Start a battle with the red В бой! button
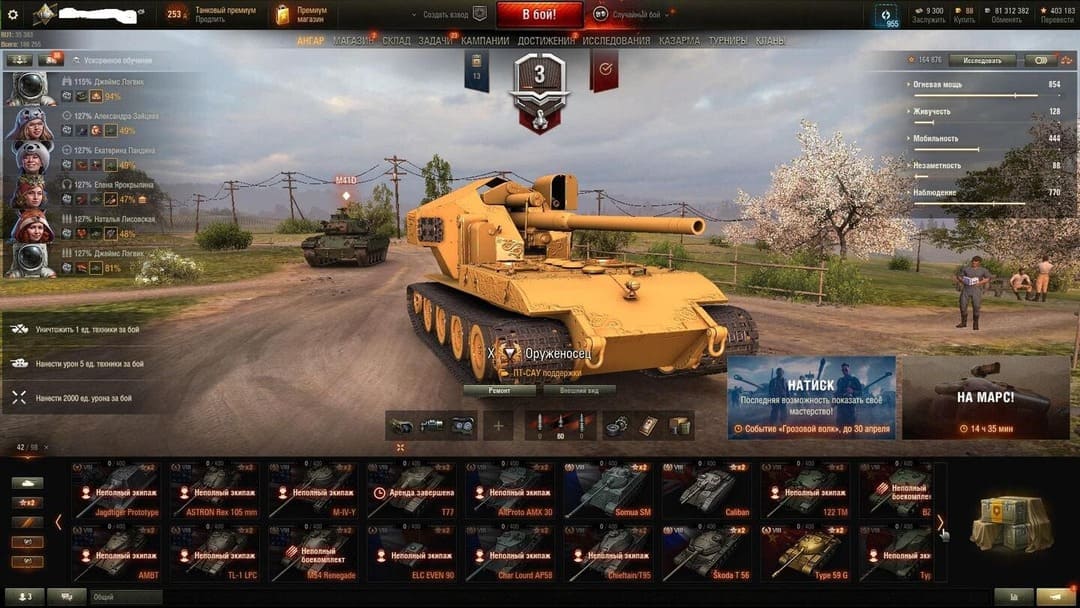The width and height of the screenshot is (1080, 608). (x=539, y=14)
